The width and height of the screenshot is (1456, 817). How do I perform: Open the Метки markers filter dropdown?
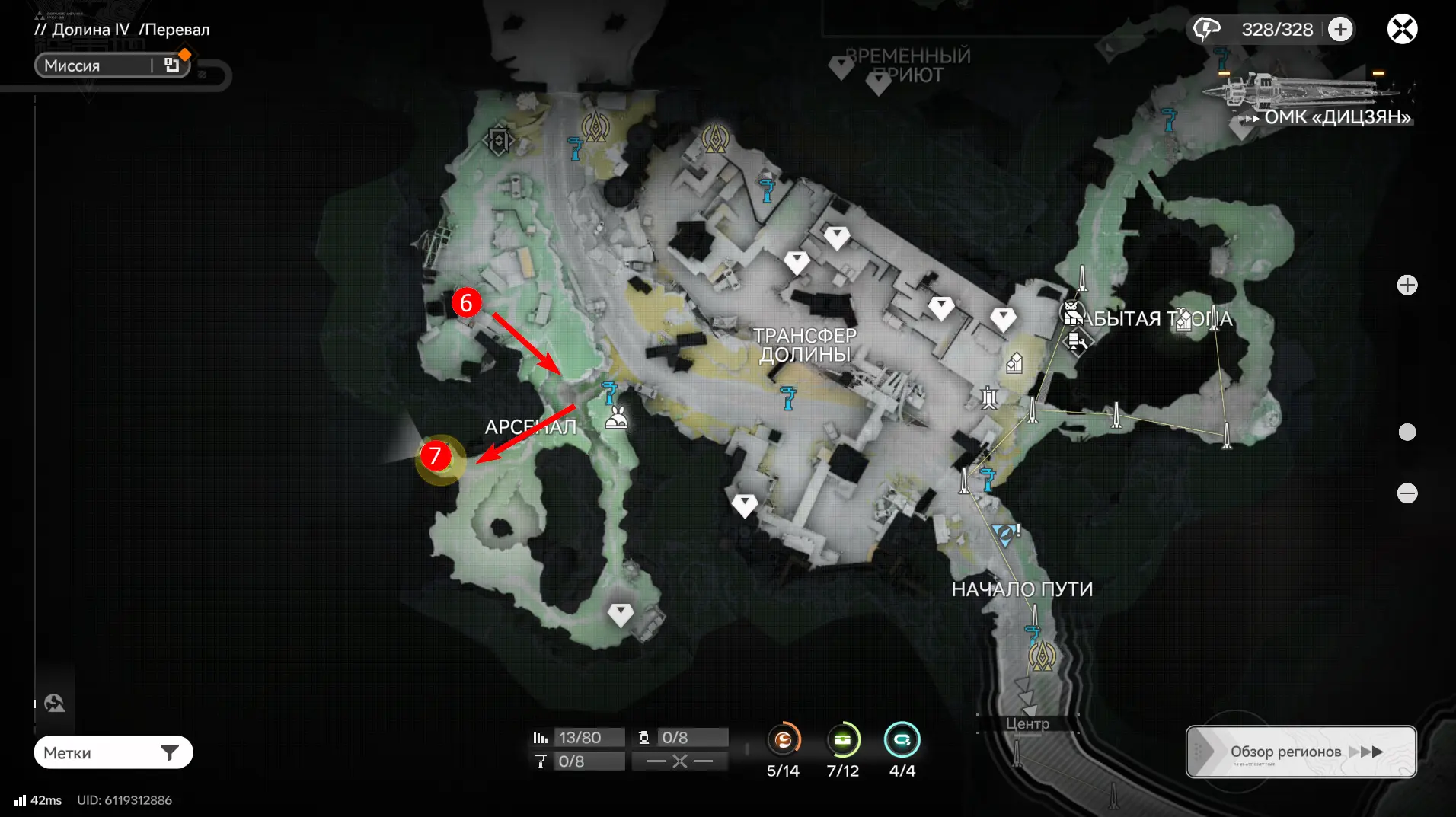113,752
